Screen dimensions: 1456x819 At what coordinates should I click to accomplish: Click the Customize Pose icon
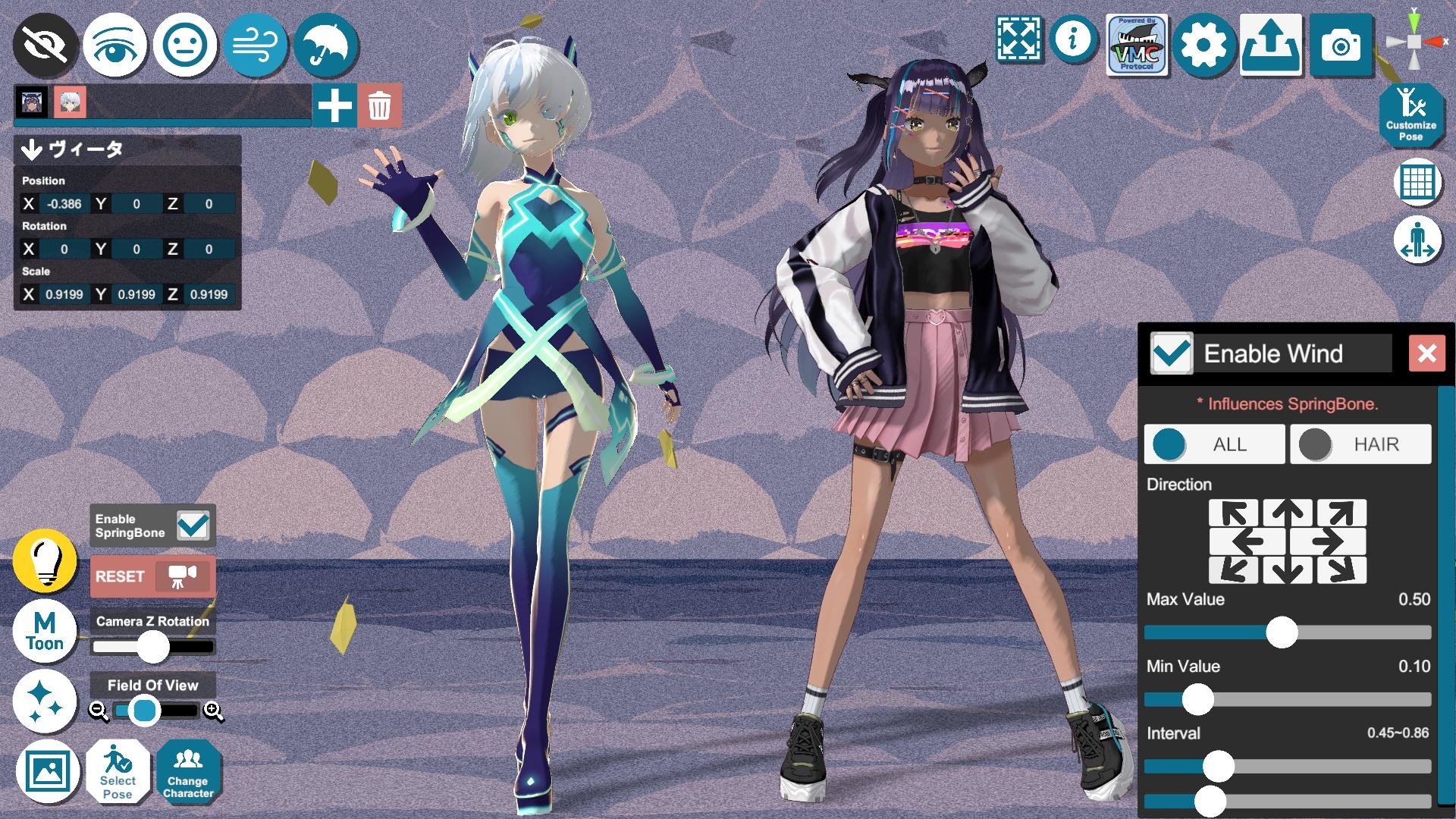click(1412, 115)
